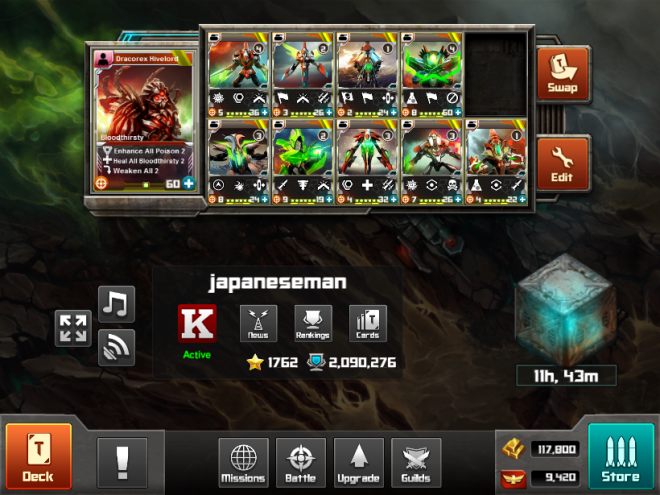The width and height of the screenshot is (660, 495).
Task: Go to Missions
Action: 243,463
